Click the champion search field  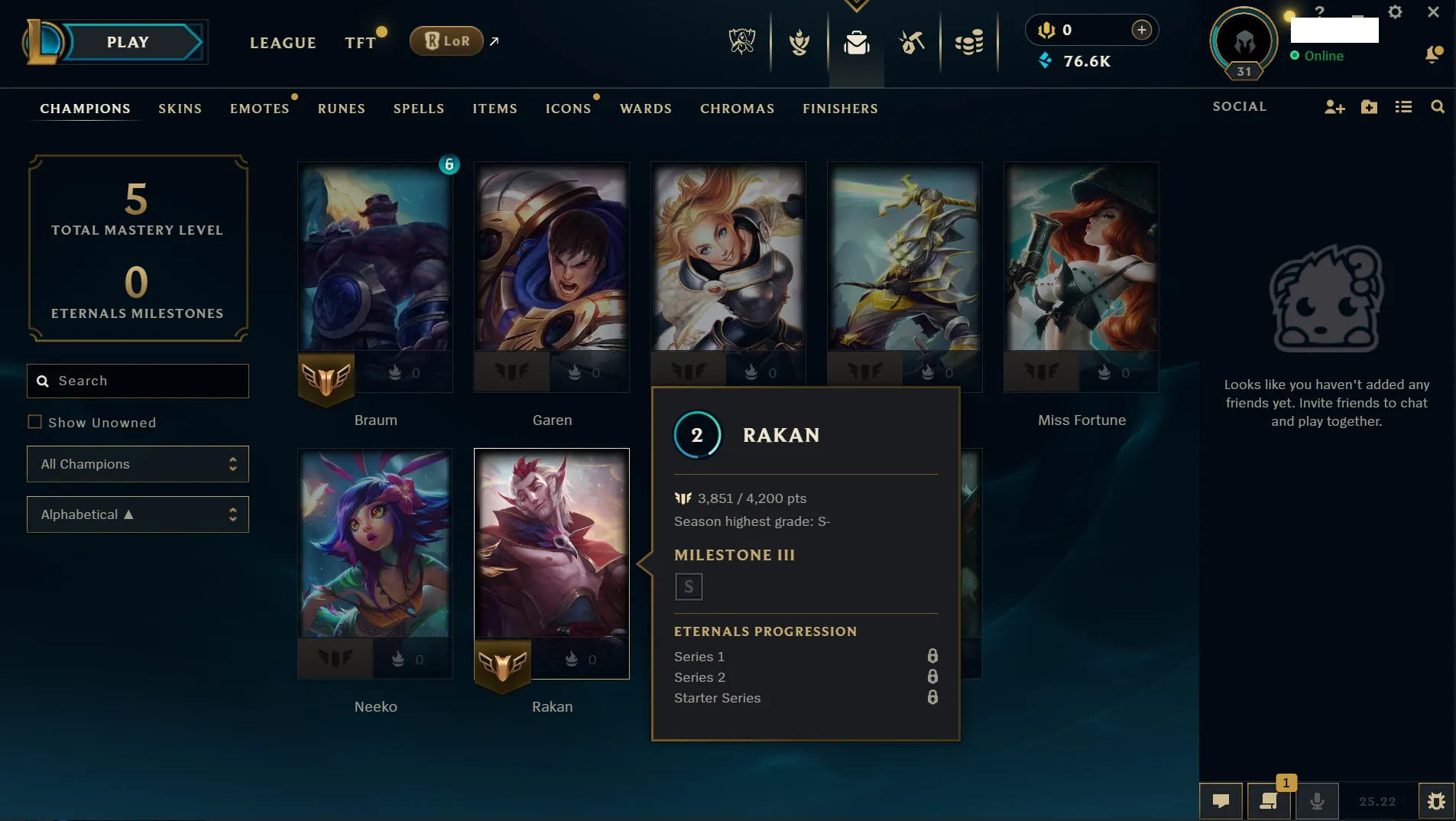(x=138, y=381)
